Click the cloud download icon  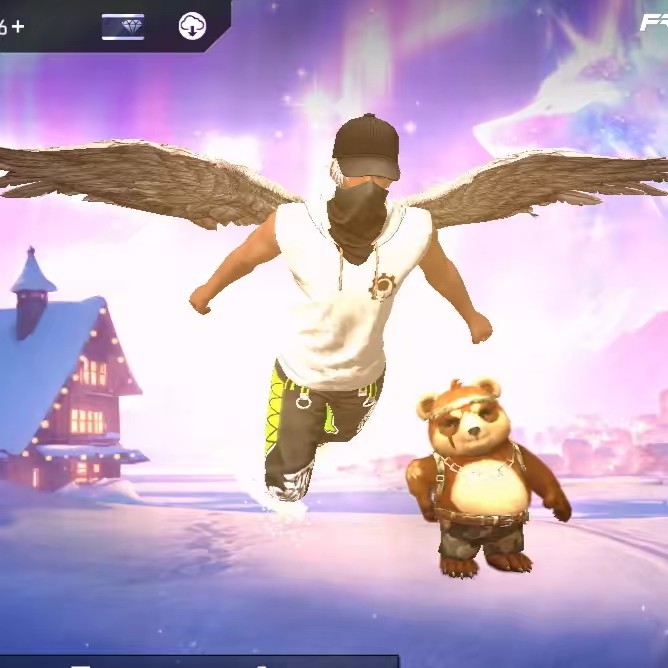(192, 26)
